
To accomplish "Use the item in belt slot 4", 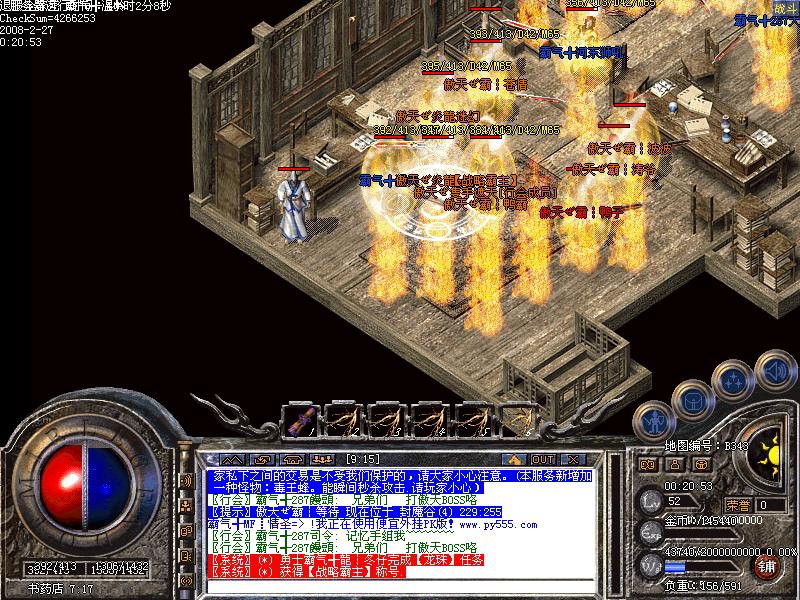I will (432, 418).
